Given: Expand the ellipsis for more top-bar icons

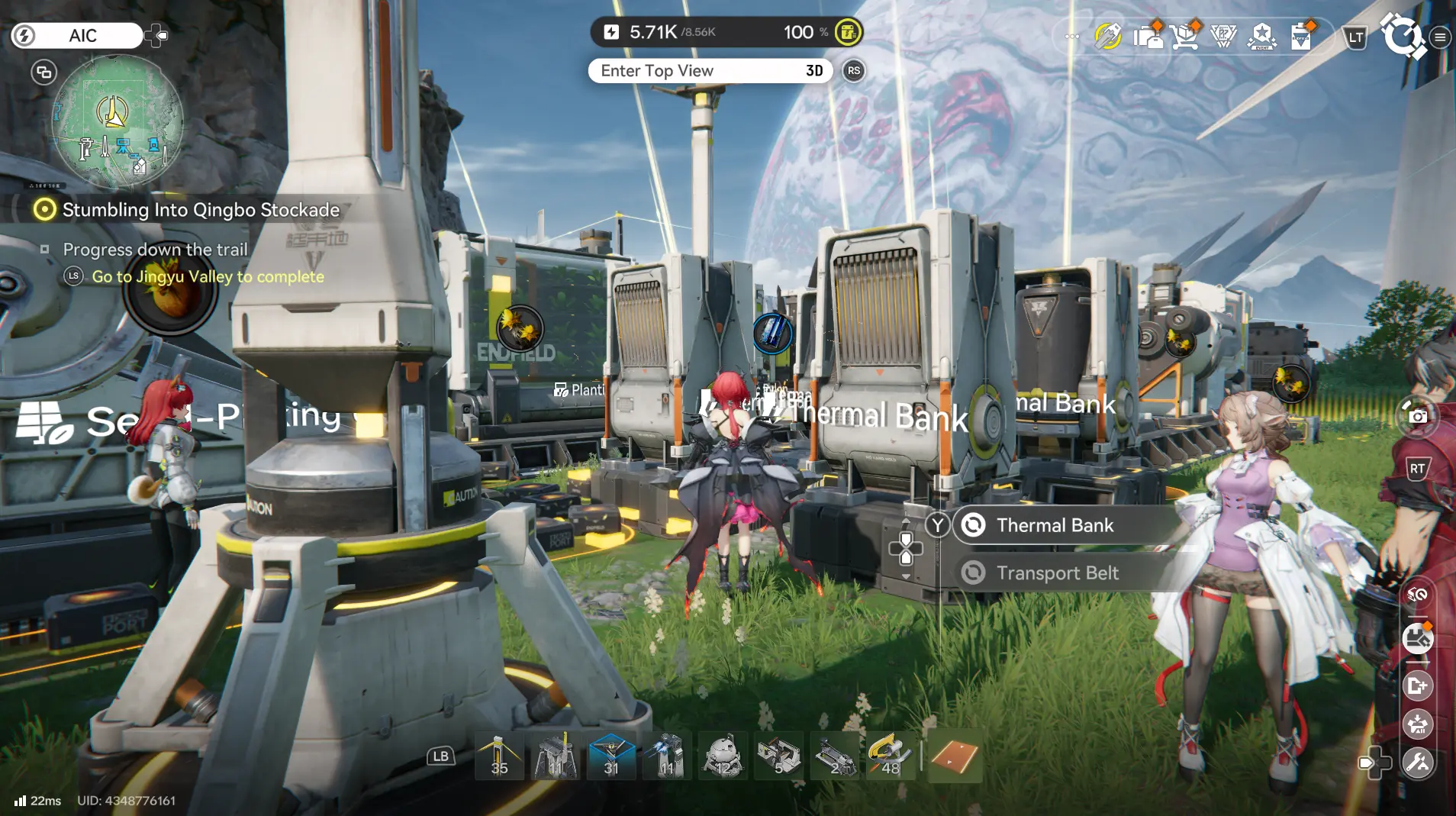Looking at the screenshot, I should 1071,36.
